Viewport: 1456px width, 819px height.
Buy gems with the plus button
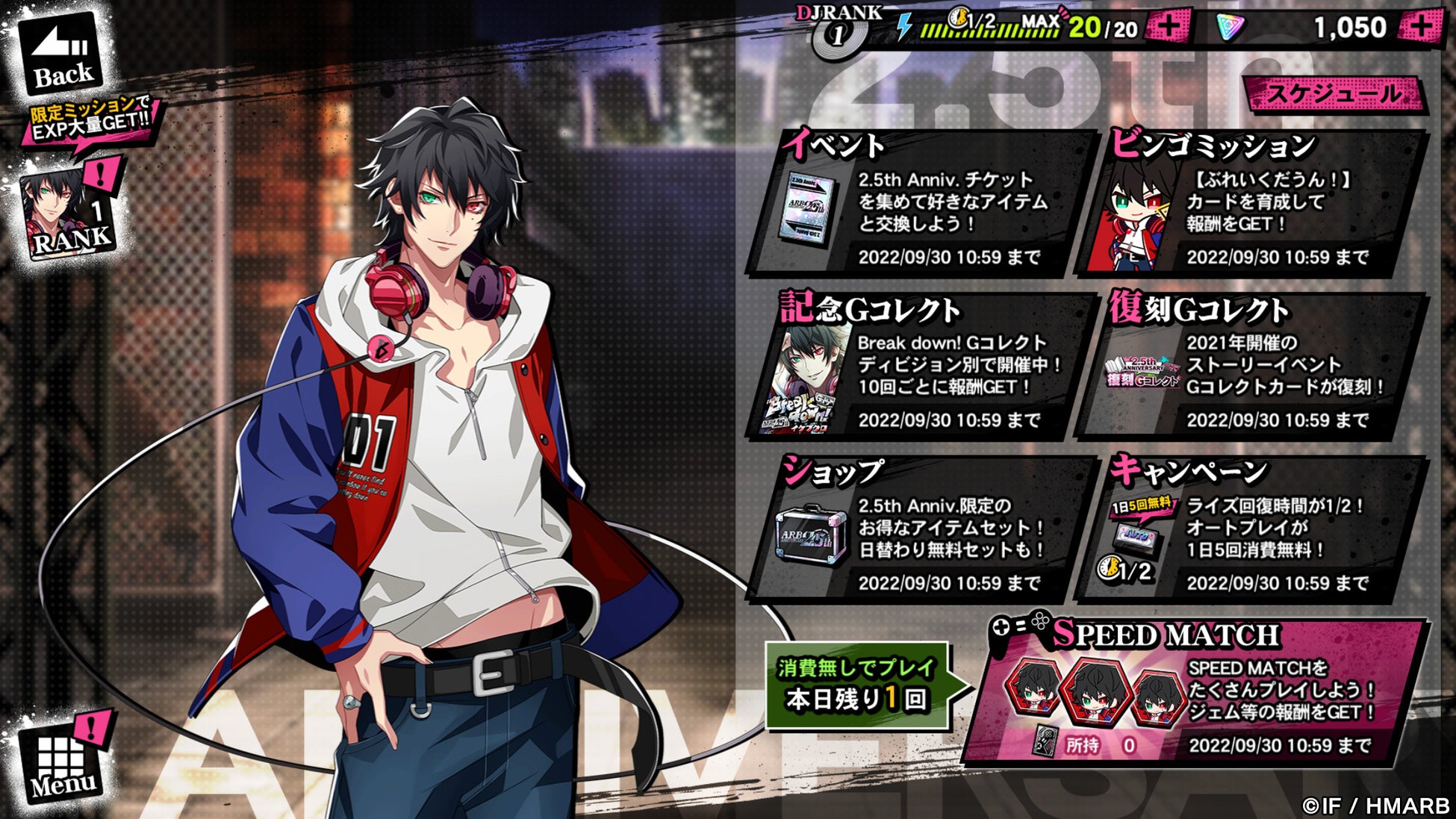[1420, 28]
